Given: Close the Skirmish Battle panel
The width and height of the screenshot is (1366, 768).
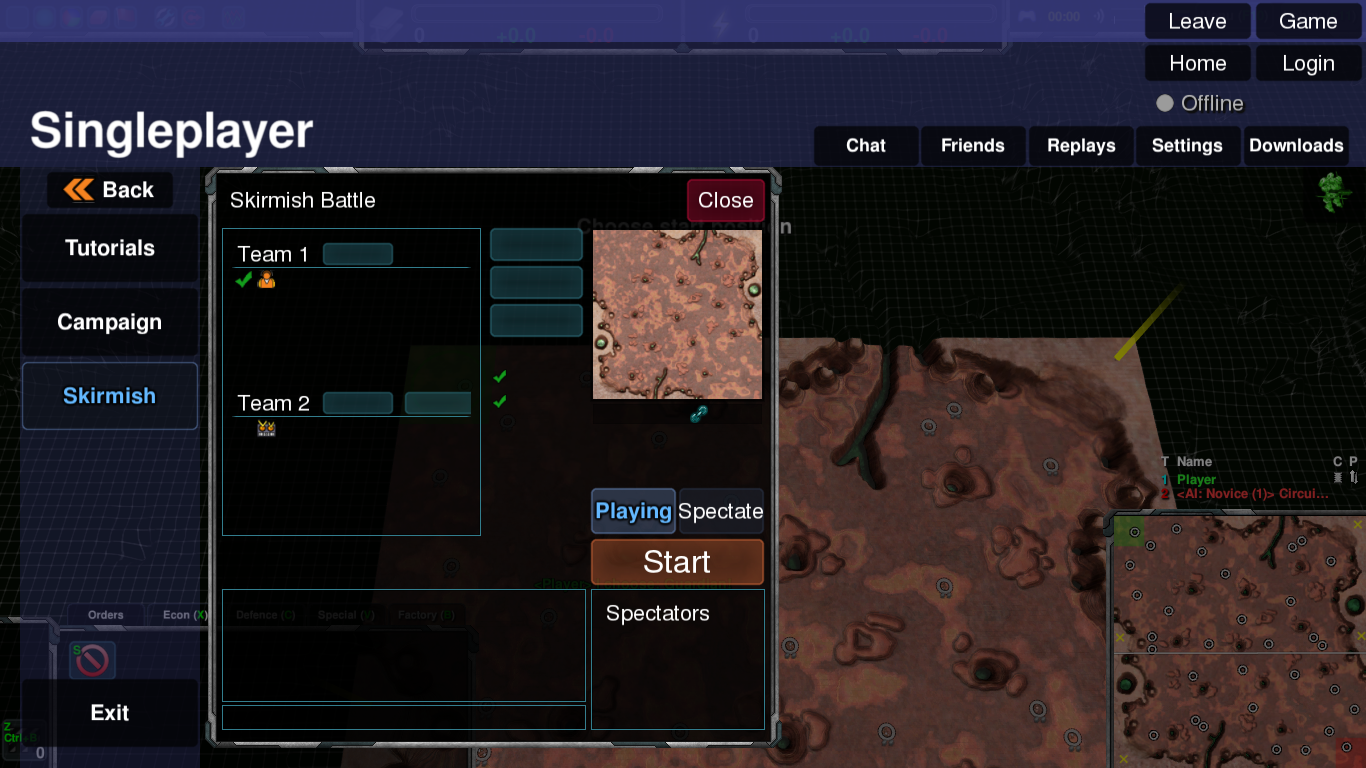Looking at the screenshot, I should (x=725, y=200).
